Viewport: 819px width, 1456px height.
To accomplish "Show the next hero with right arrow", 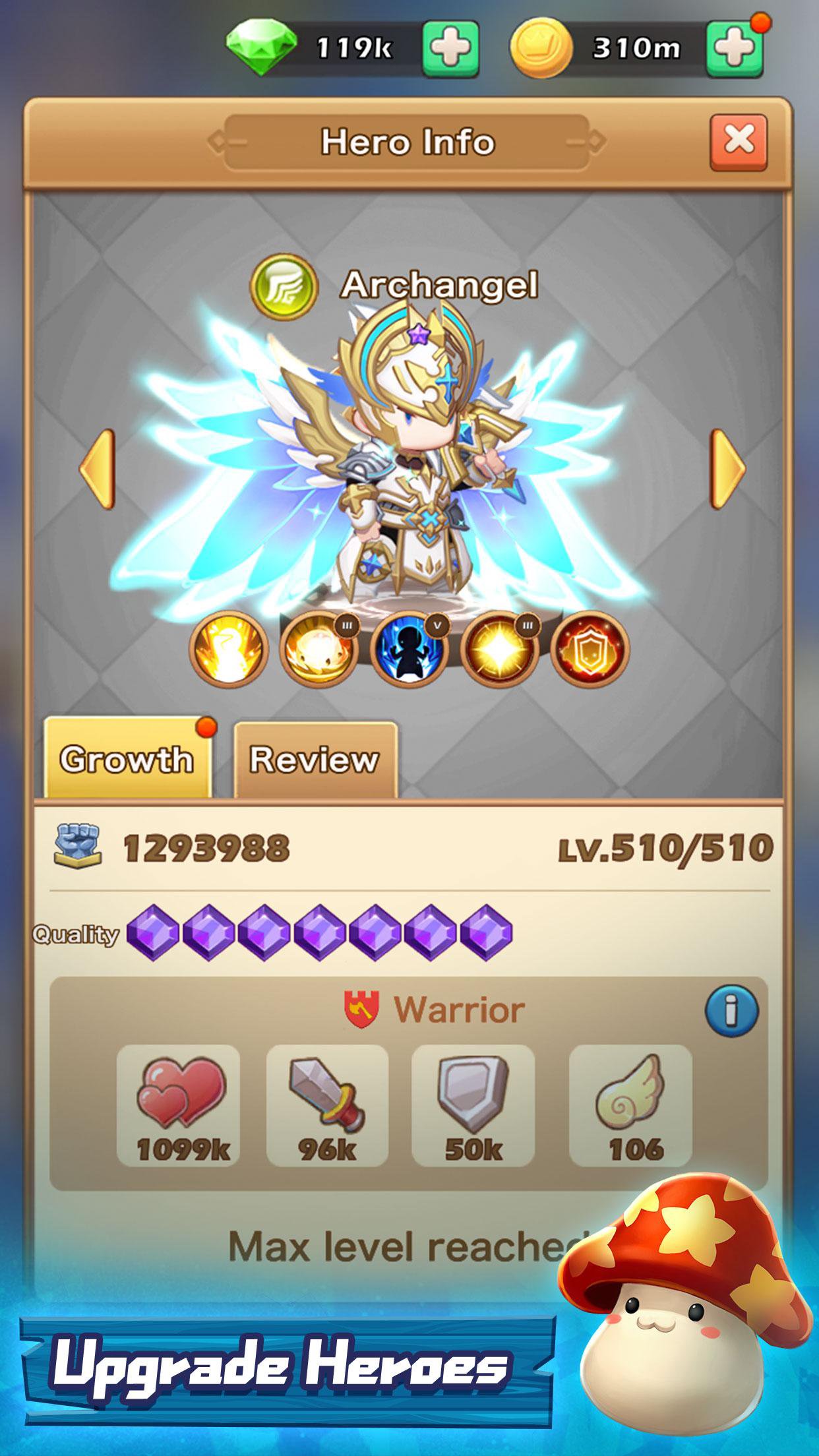I will coord(727,469).
